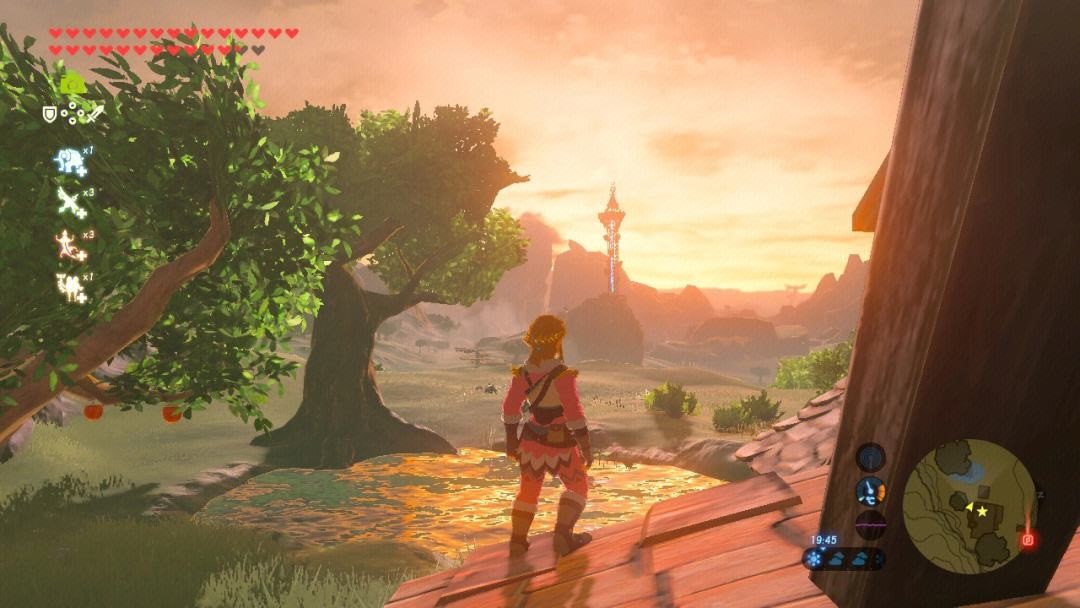Select the red glowing pin at minimap edge
The image size is (1080, 608).
coord(1027,540)
